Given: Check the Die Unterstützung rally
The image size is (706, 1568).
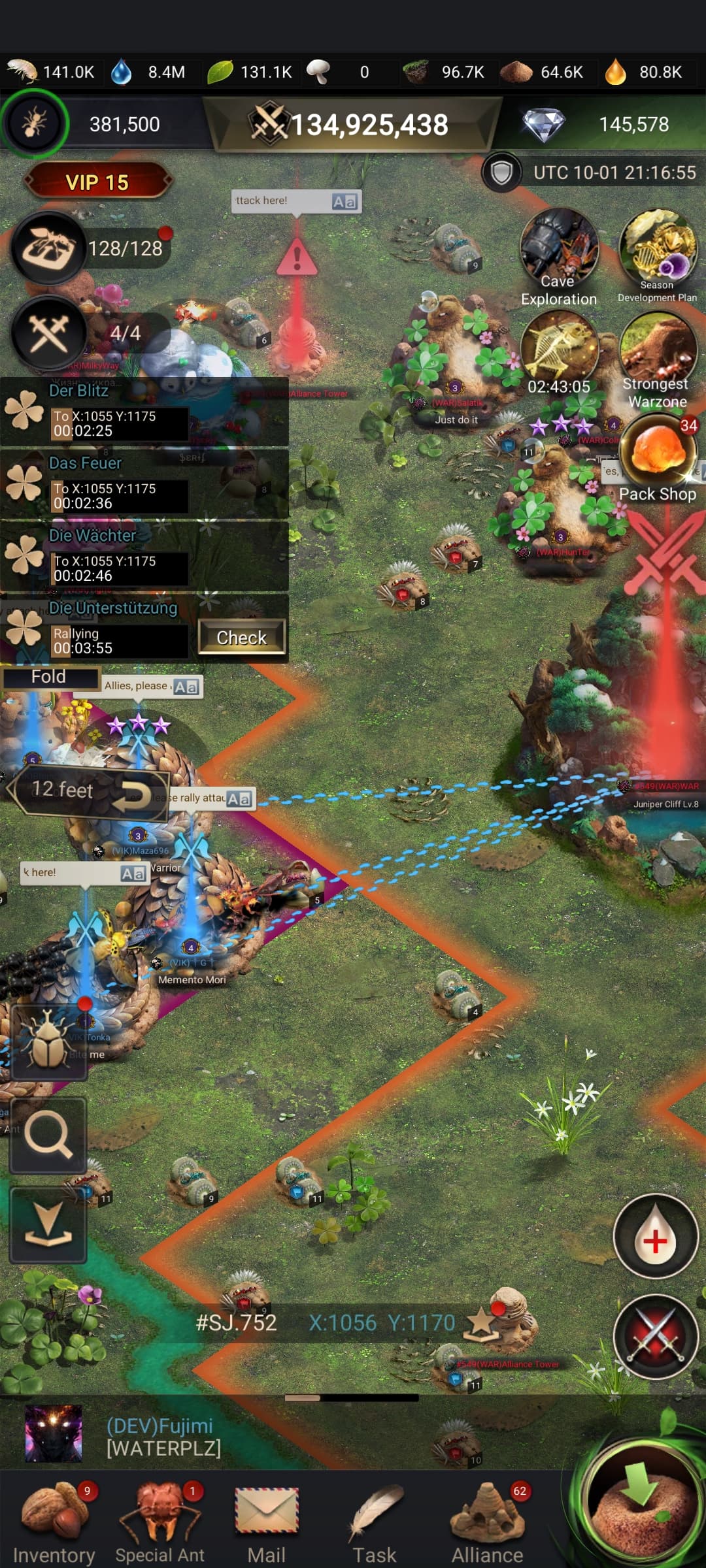Looking at the screenshot, I should [241, 637].
